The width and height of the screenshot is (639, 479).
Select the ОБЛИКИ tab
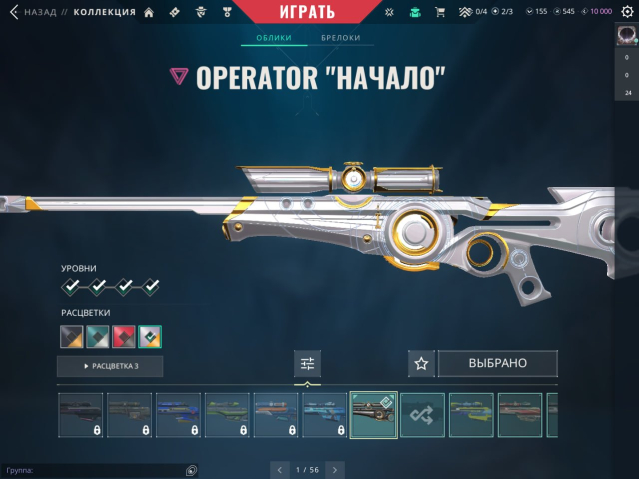point(273,38)
